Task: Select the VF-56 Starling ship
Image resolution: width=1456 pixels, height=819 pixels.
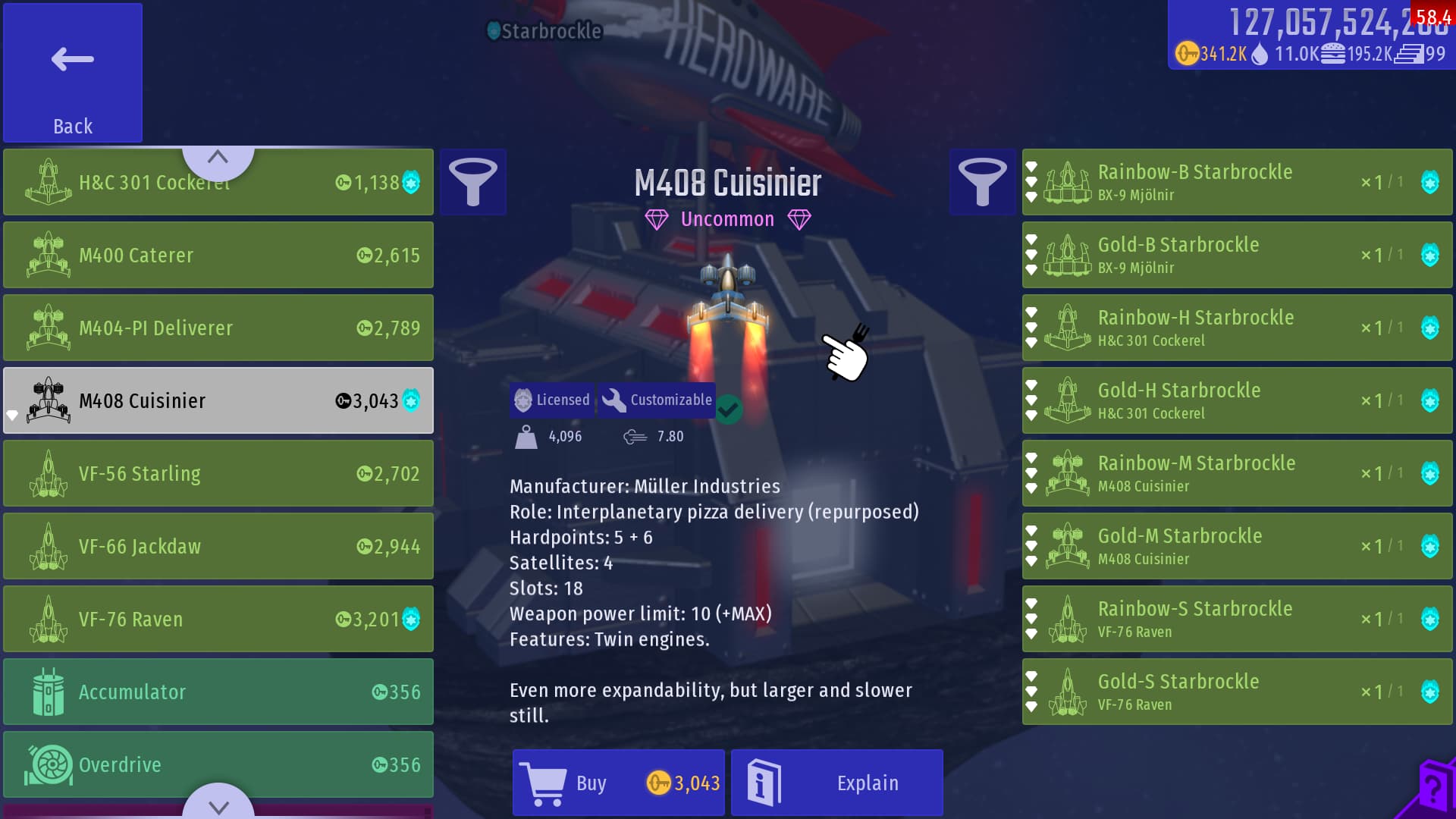Action: [x=218, y=473]
